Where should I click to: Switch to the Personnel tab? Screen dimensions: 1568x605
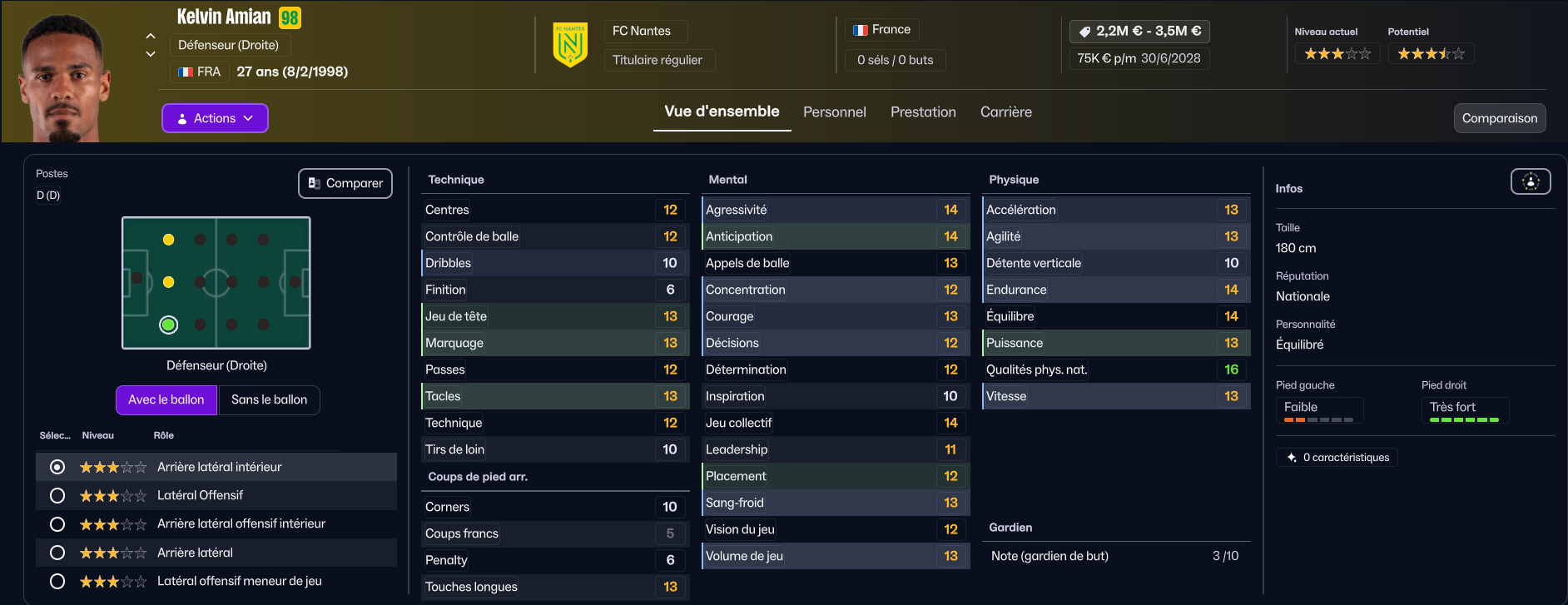click(x=834, y=112)
